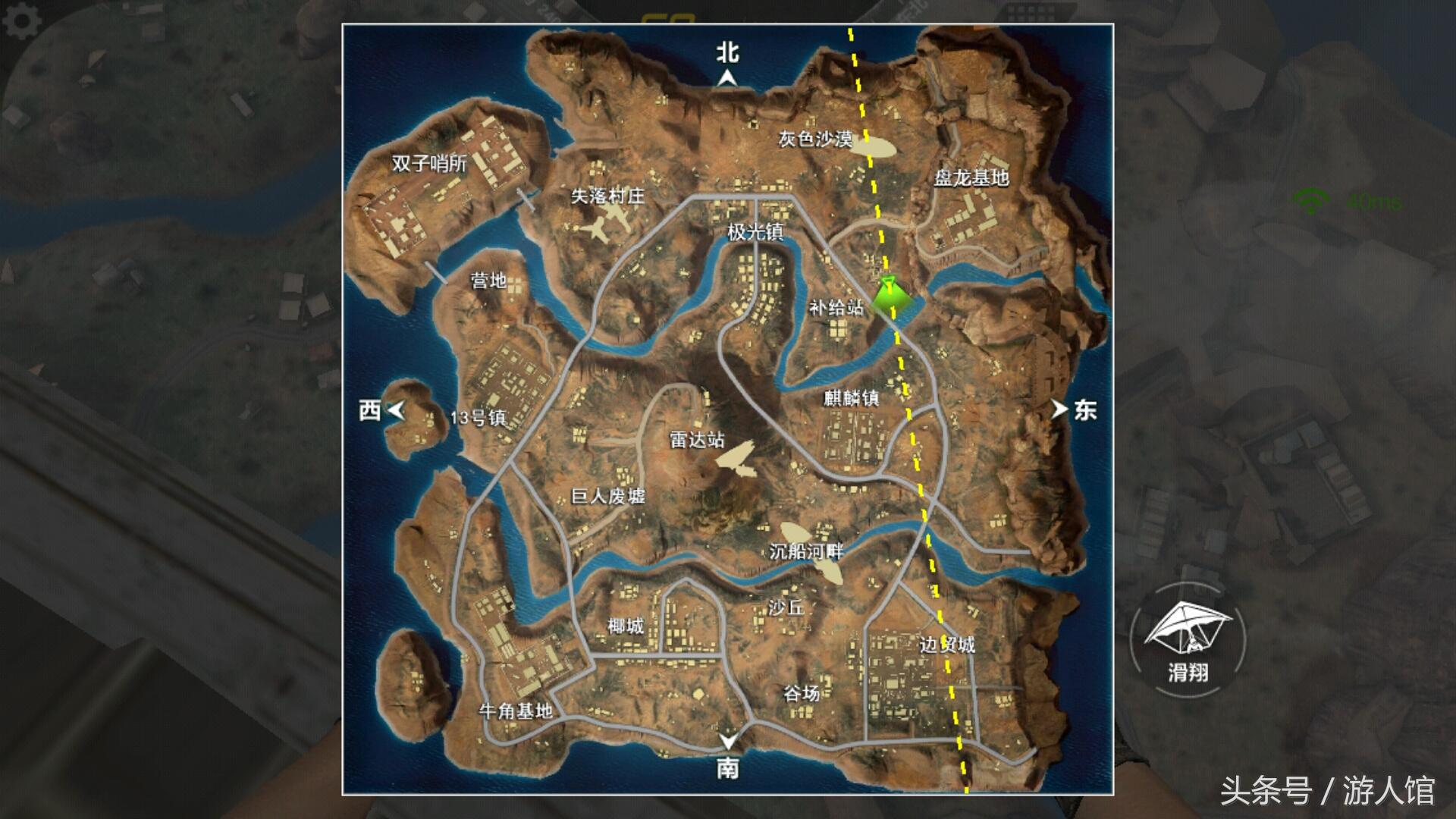
Task: Choose 灰色沙漠 on the map
Action: pos(815,139)
